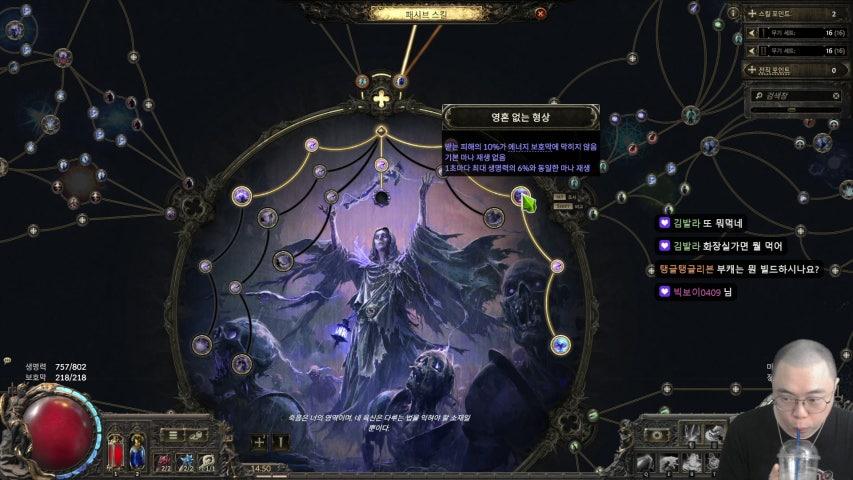853x480 pixels.
Task: Allocate the highlighted Soulless Form passive node
Action: click(521, 196)
